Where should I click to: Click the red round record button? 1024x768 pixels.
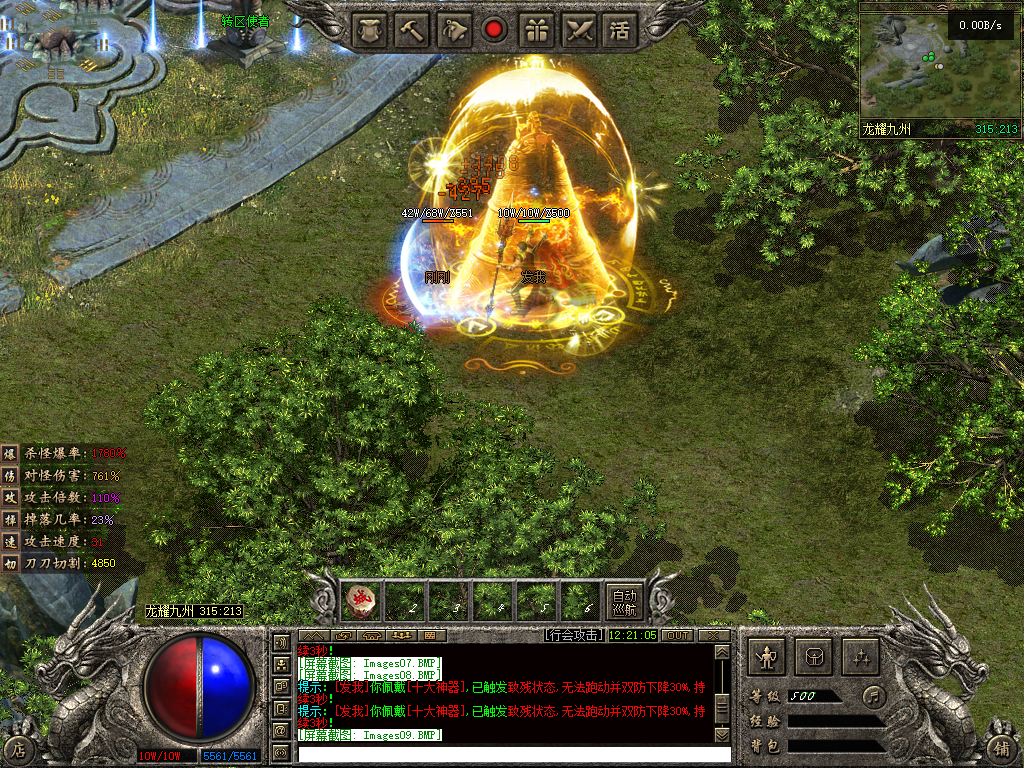pyautogui.click(x=493, y=29)
